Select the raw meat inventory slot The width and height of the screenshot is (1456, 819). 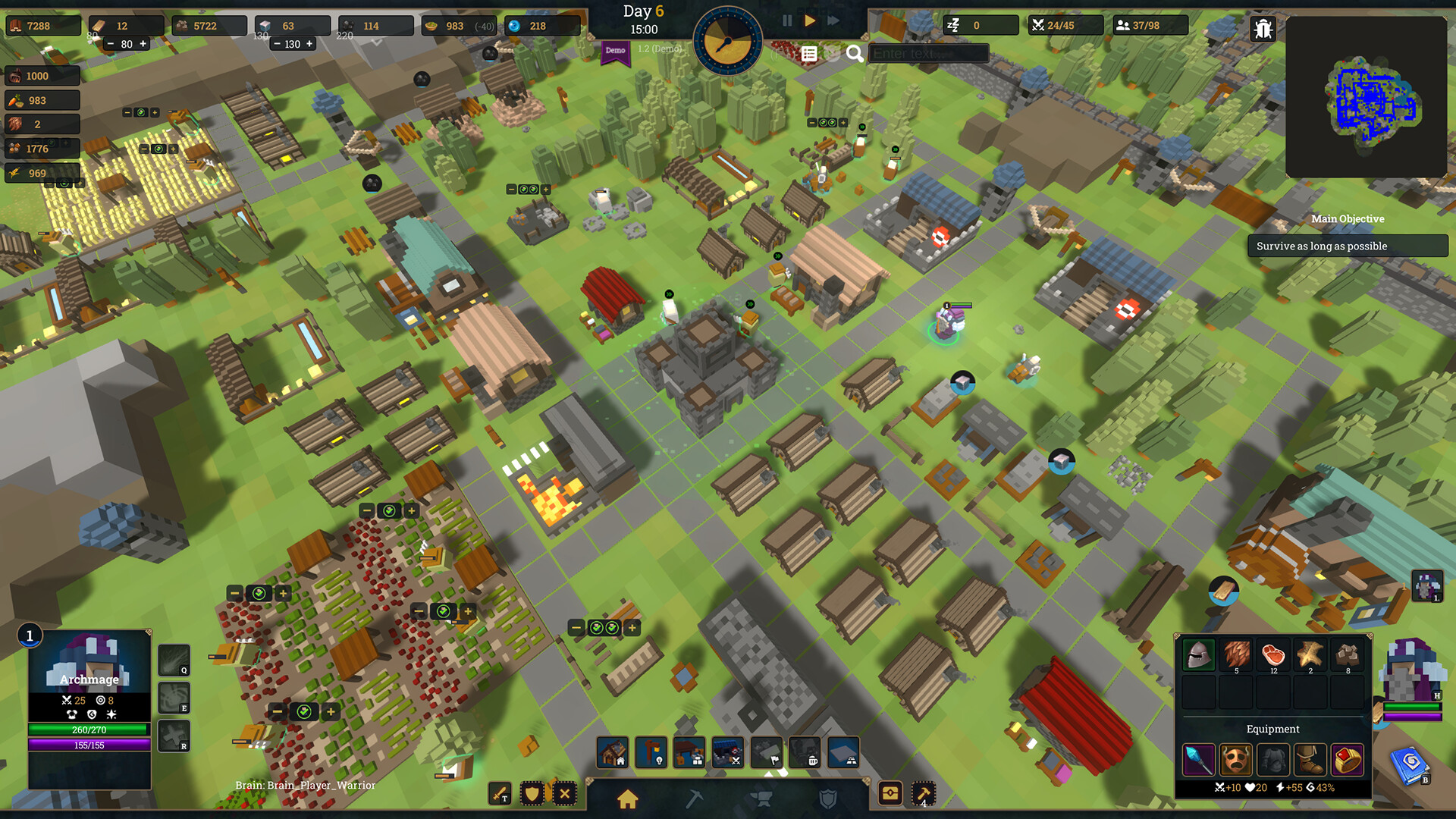coord(1273,654)
